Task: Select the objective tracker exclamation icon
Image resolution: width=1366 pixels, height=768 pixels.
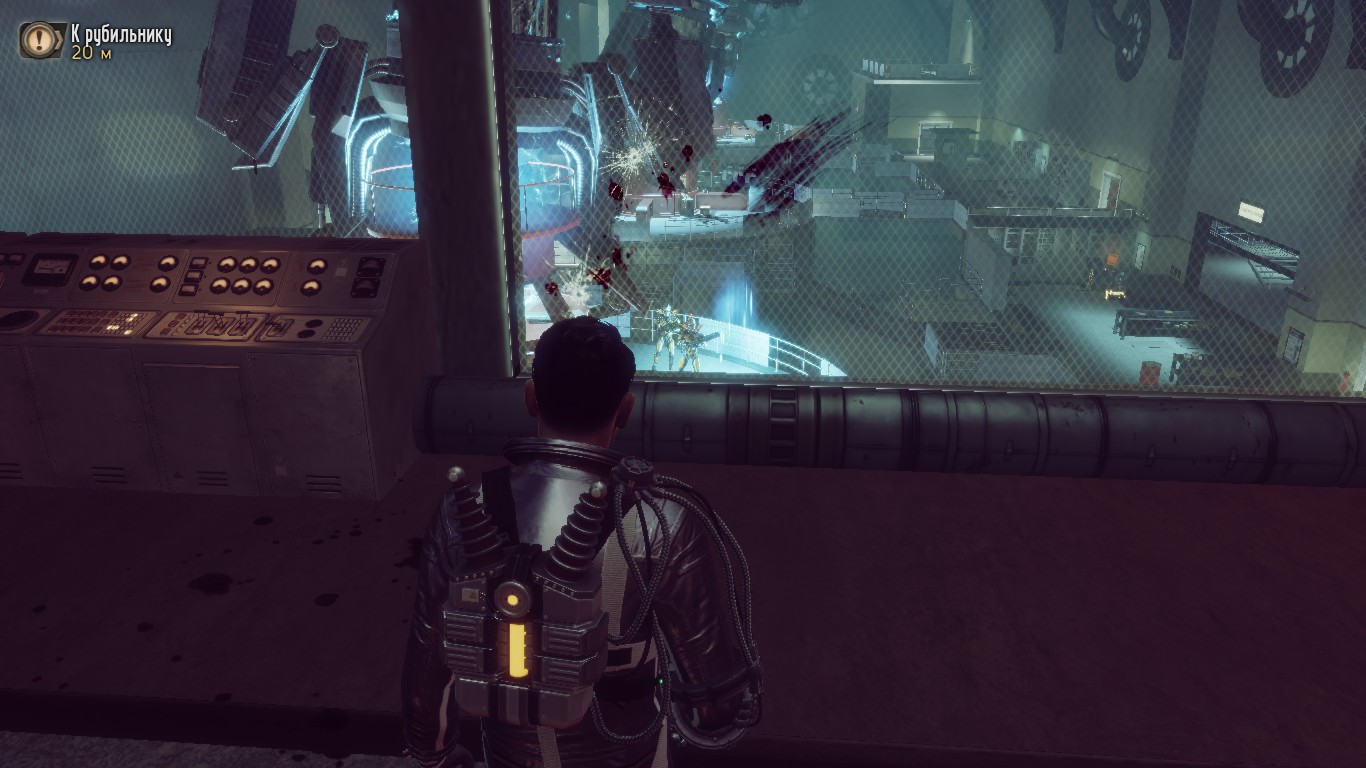Action: [x=38, y=39]
